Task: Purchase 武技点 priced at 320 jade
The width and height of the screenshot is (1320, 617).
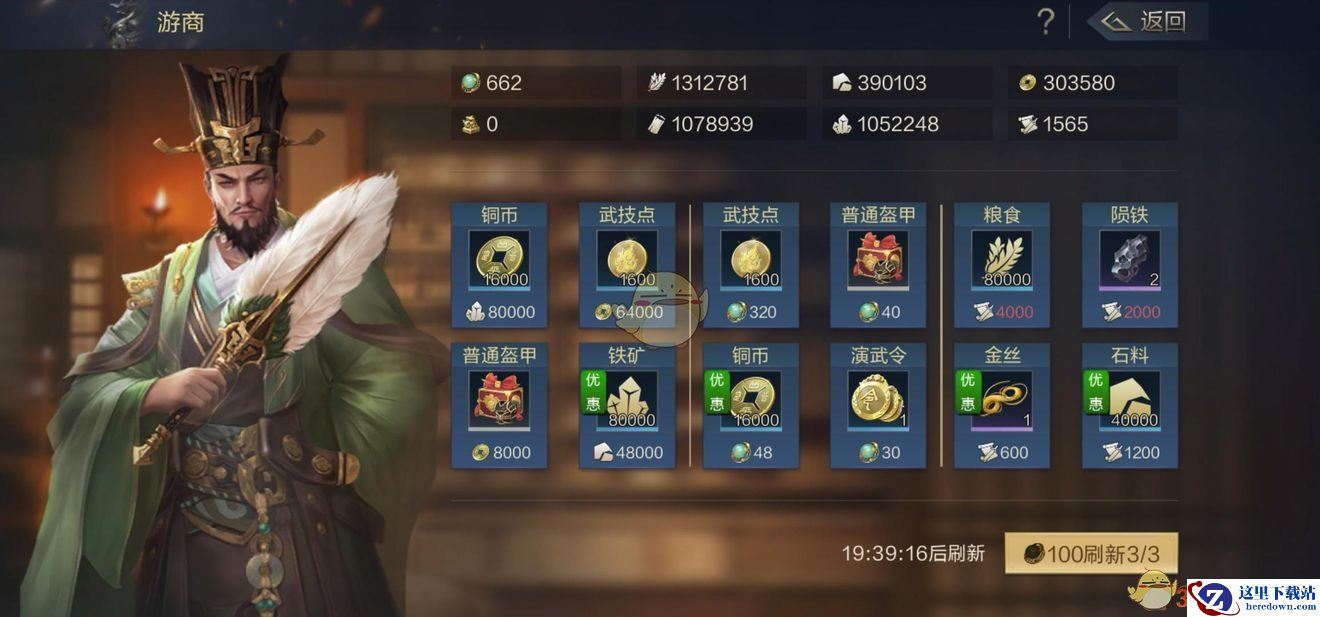Action: tap(751, 265)
